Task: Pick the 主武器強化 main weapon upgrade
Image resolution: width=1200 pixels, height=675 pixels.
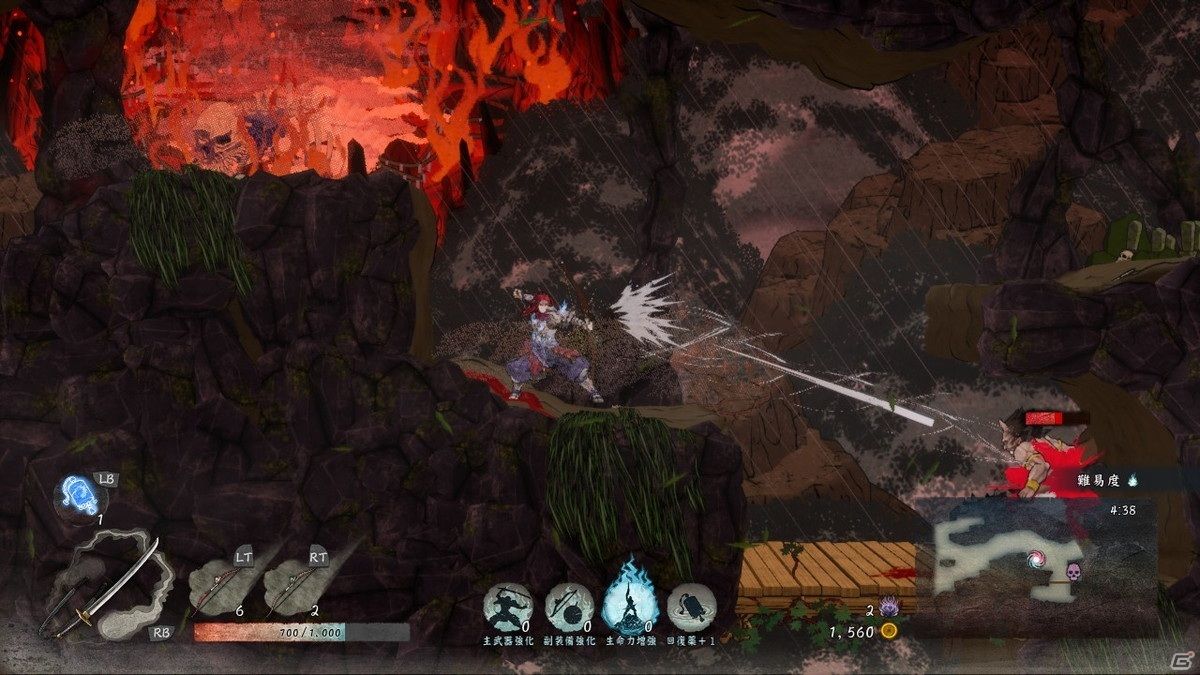Action: [507, 606]
